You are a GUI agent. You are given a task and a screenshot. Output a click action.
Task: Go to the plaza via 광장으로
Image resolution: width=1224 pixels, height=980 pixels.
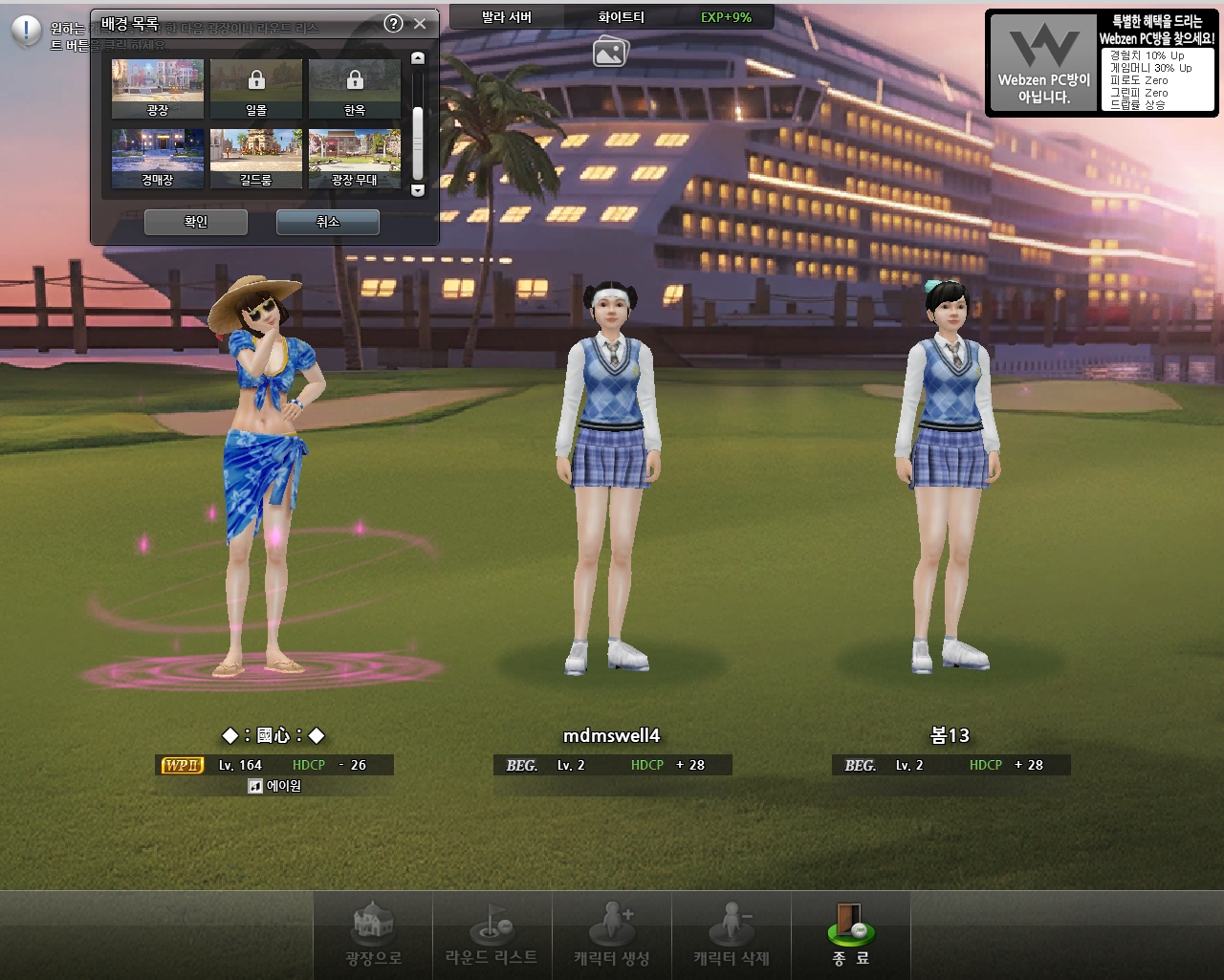(373, 936)
